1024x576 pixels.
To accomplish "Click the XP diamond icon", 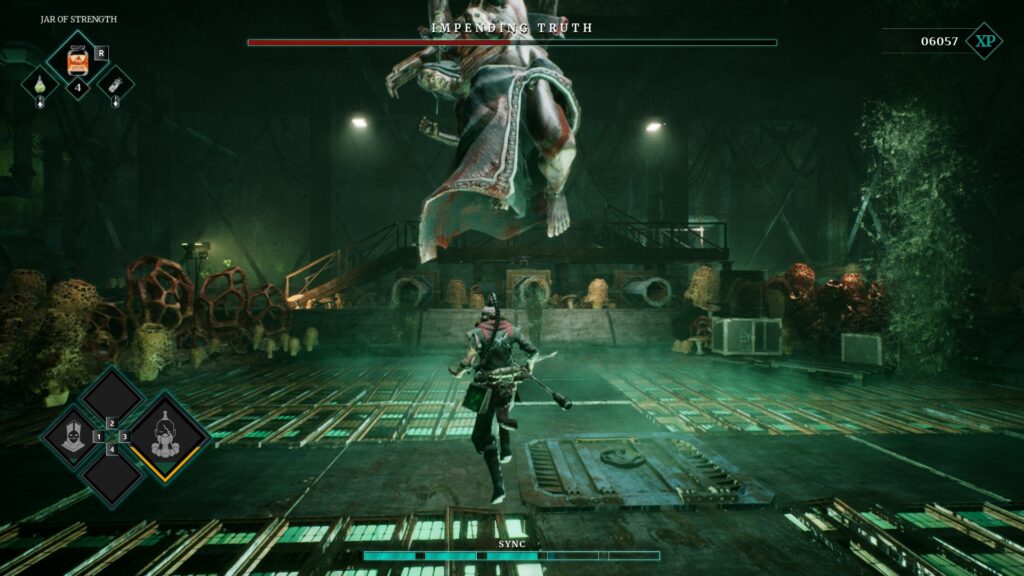I will (x=984, y=41).
